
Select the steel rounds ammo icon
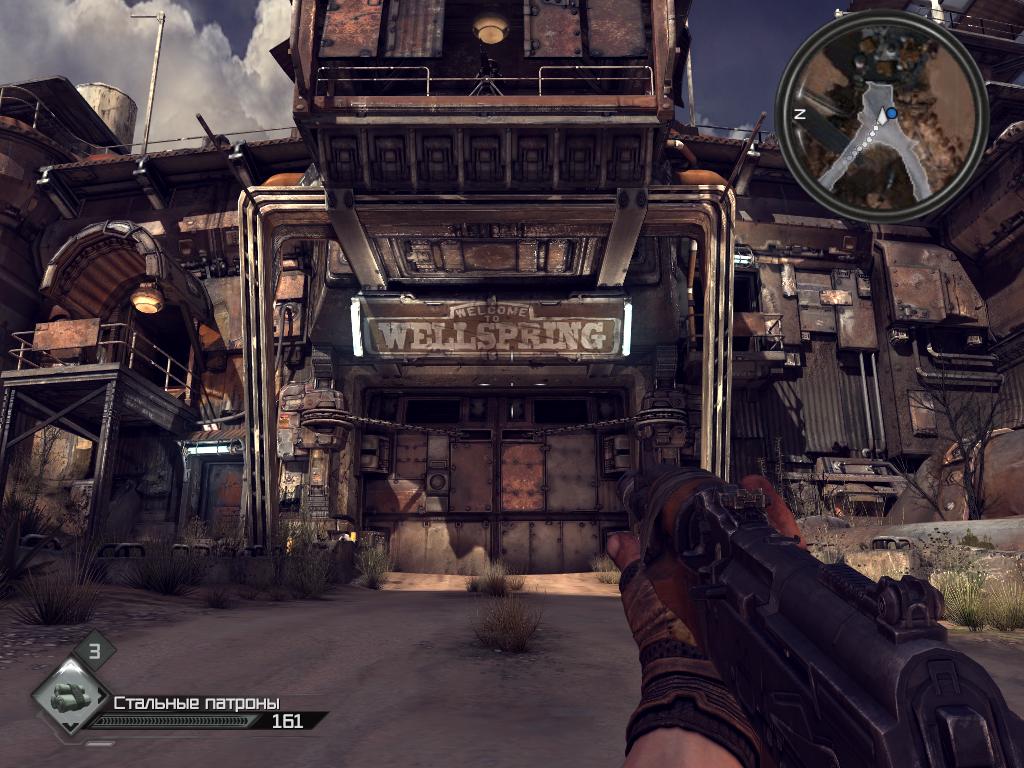tap(70, 694)
